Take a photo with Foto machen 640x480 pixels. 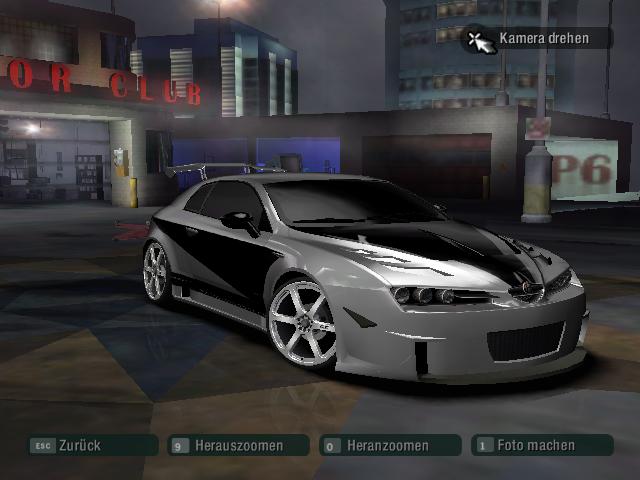point(536,445)
